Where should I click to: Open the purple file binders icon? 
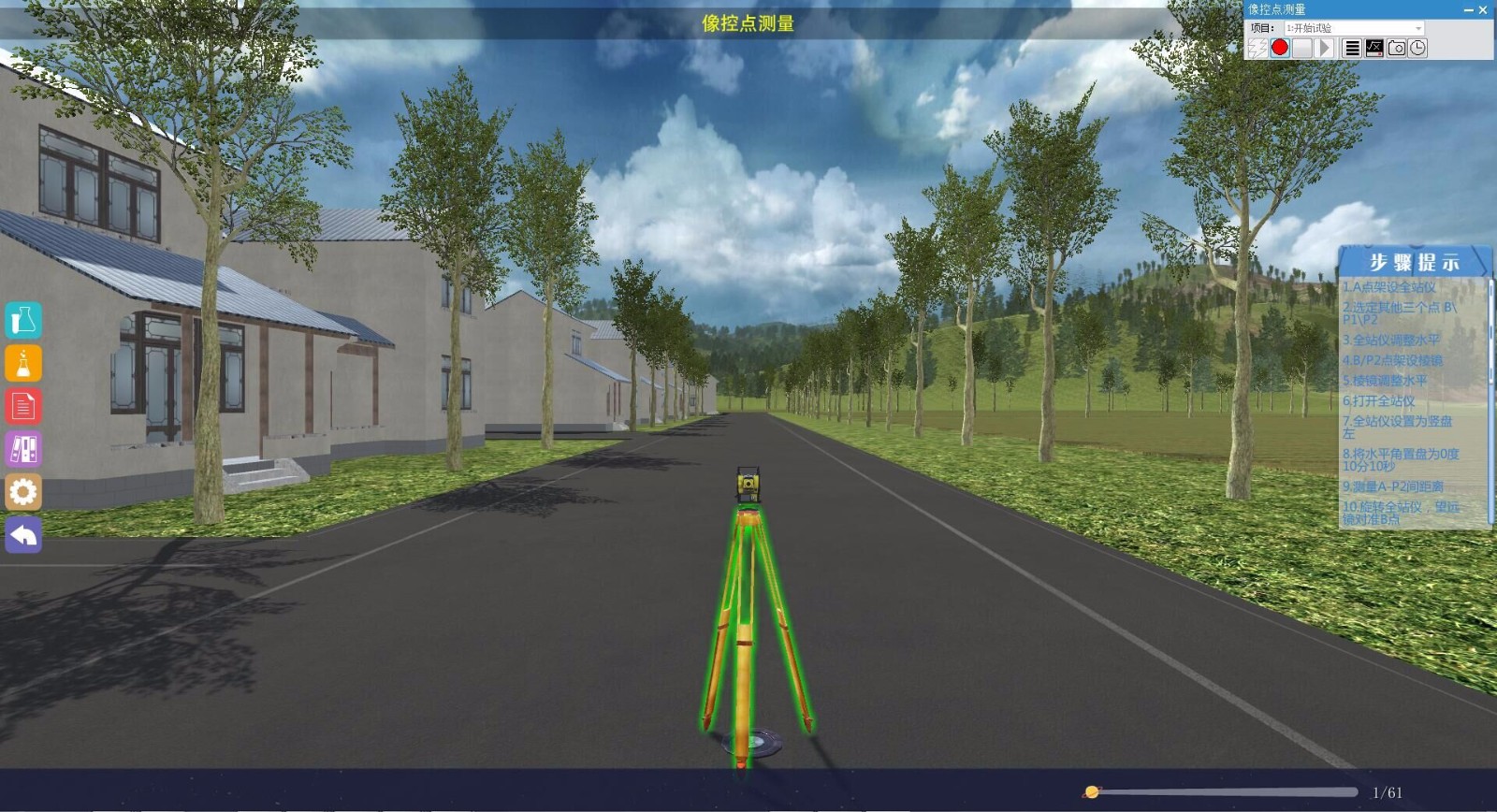[23, 449]
